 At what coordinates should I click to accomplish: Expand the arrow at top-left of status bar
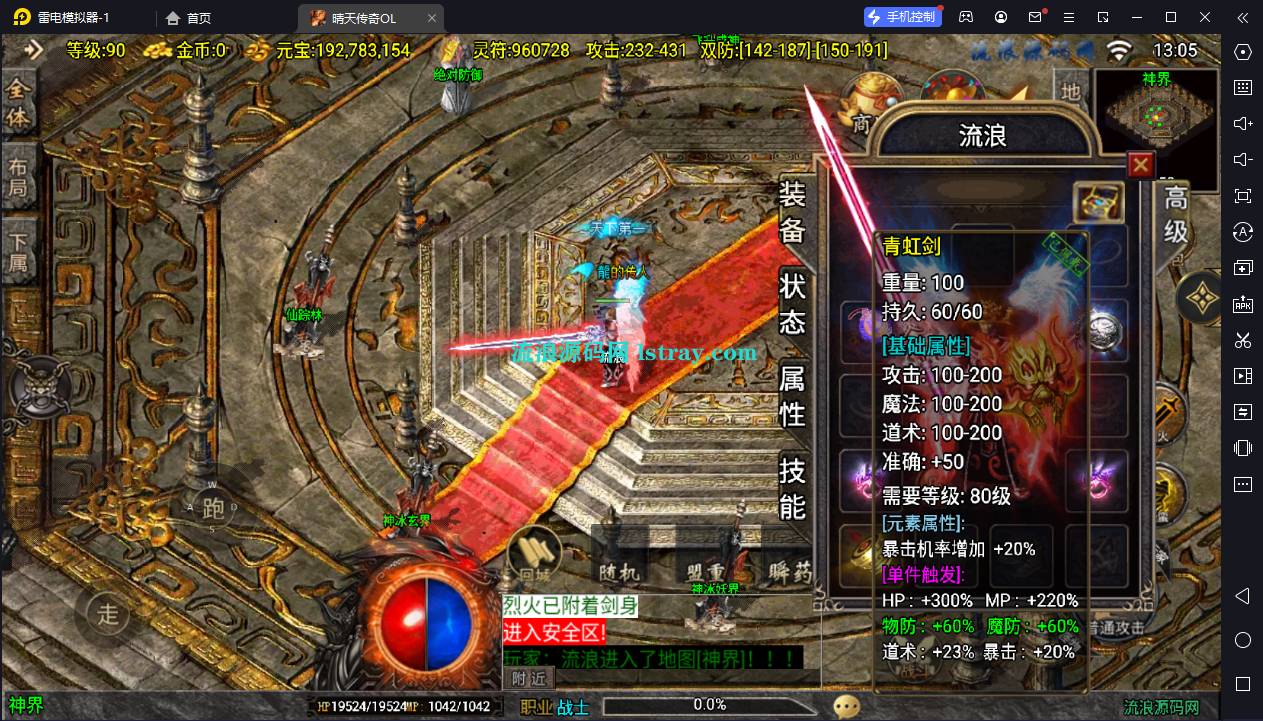(x=34, y=50)
